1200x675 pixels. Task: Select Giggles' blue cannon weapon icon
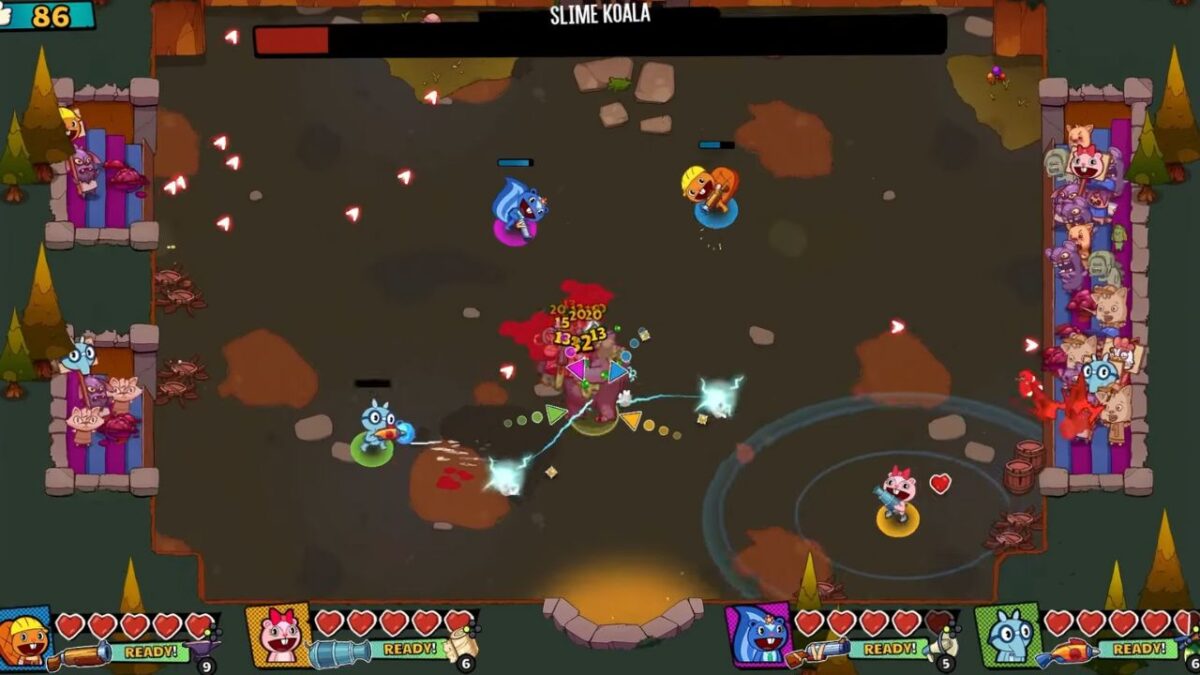[339, 654]
